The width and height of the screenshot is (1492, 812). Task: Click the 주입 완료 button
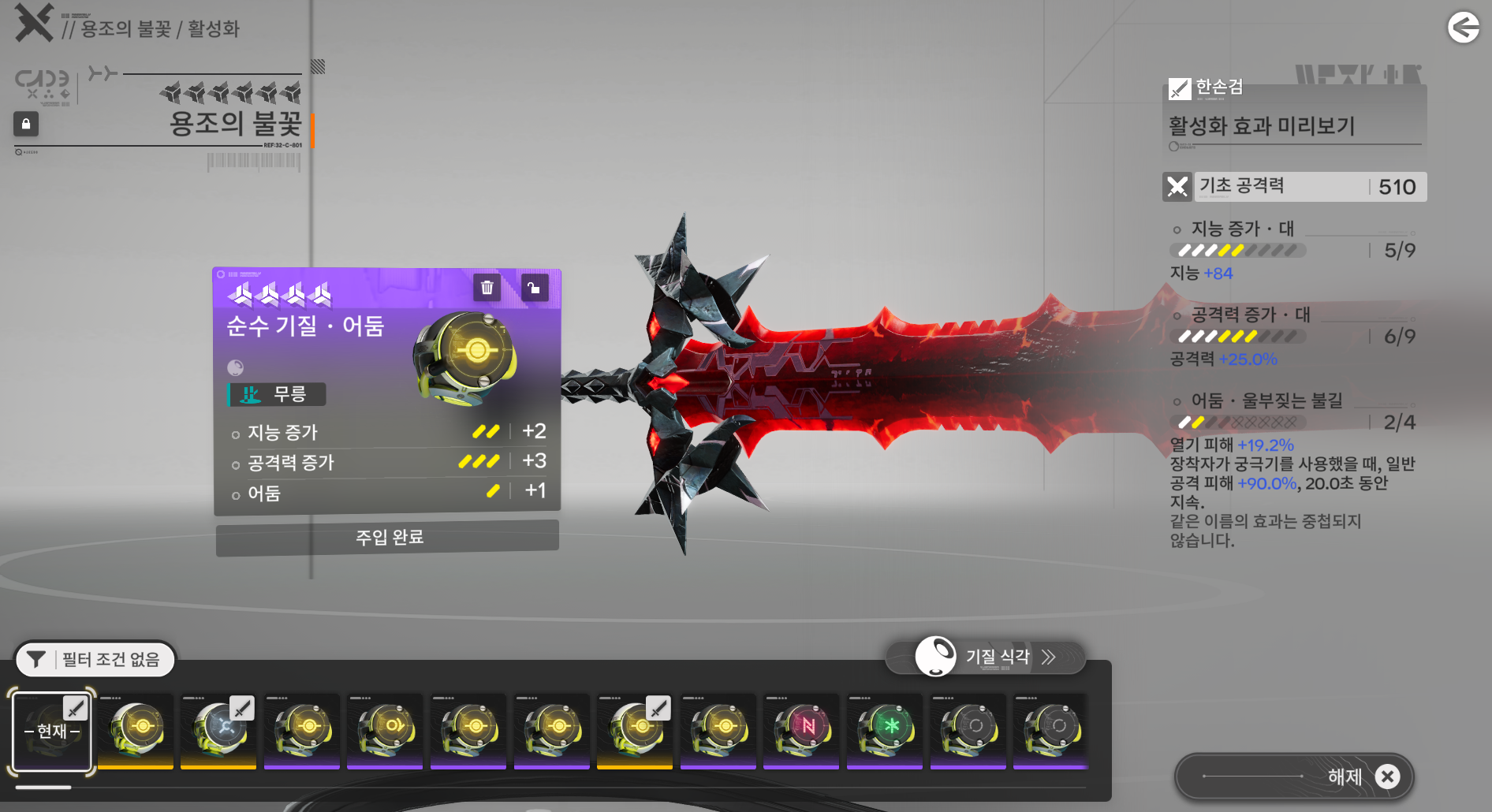(x=388, y=538)
